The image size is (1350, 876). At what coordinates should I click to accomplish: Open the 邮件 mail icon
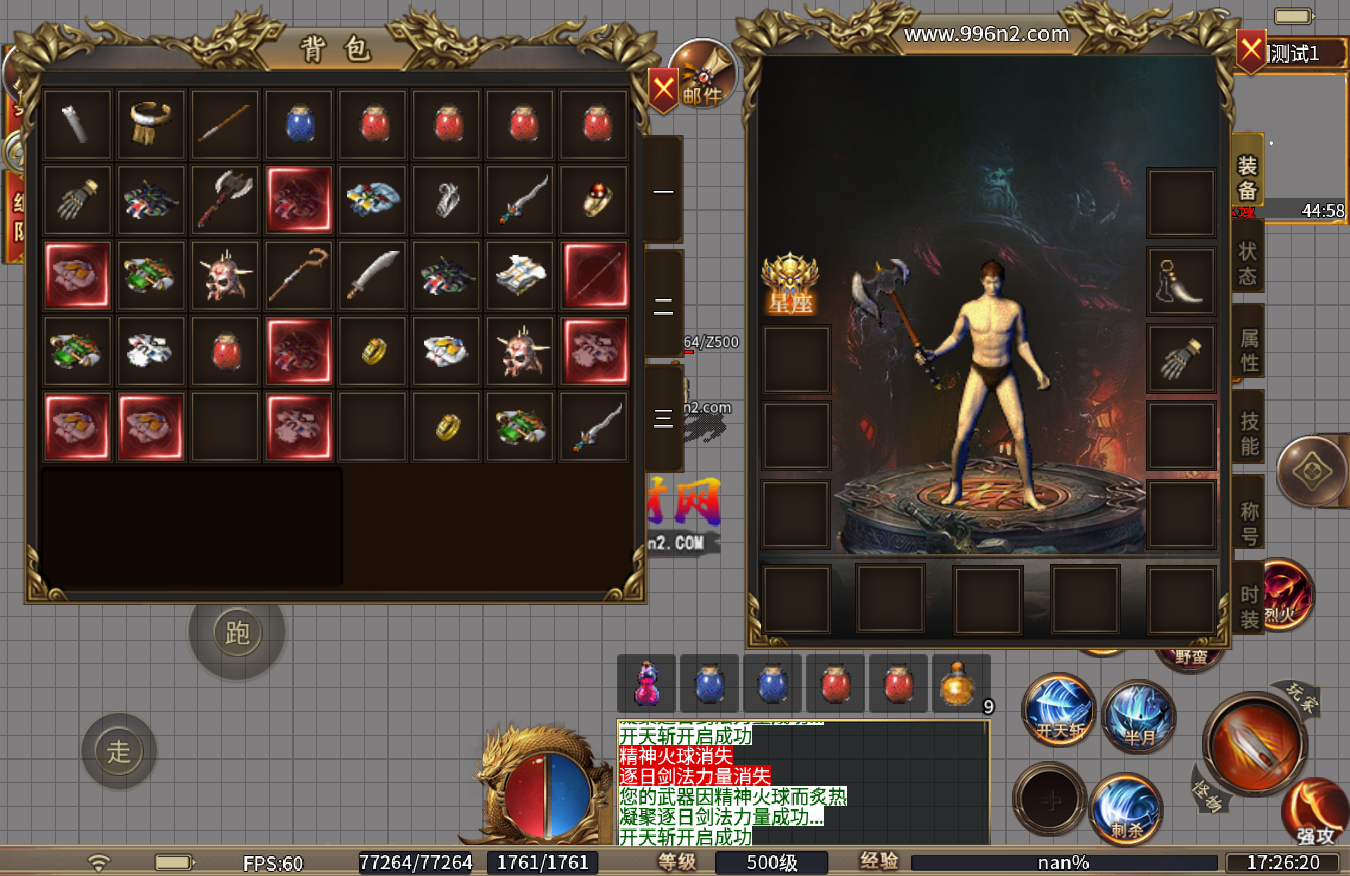[x=702, y=74]
